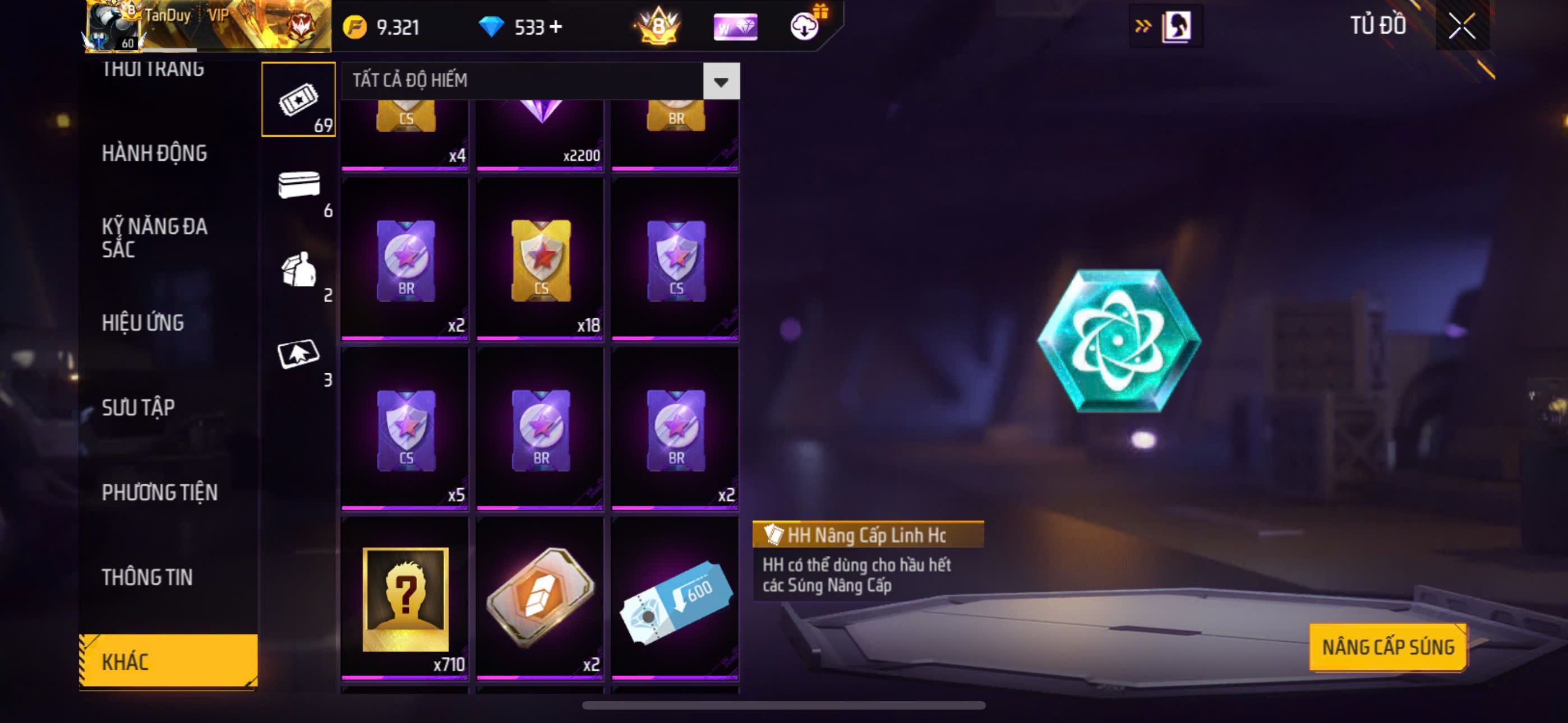Viewport: 1568px width, 723px height.
Task: Select the gold mystery character card x710
Action: click(405, 597)
